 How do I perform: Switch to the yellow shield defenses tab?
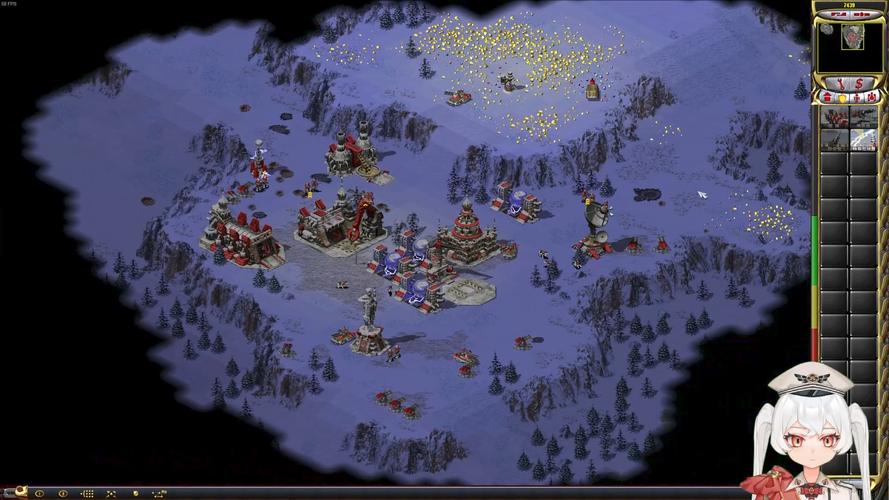coord(842,97)
